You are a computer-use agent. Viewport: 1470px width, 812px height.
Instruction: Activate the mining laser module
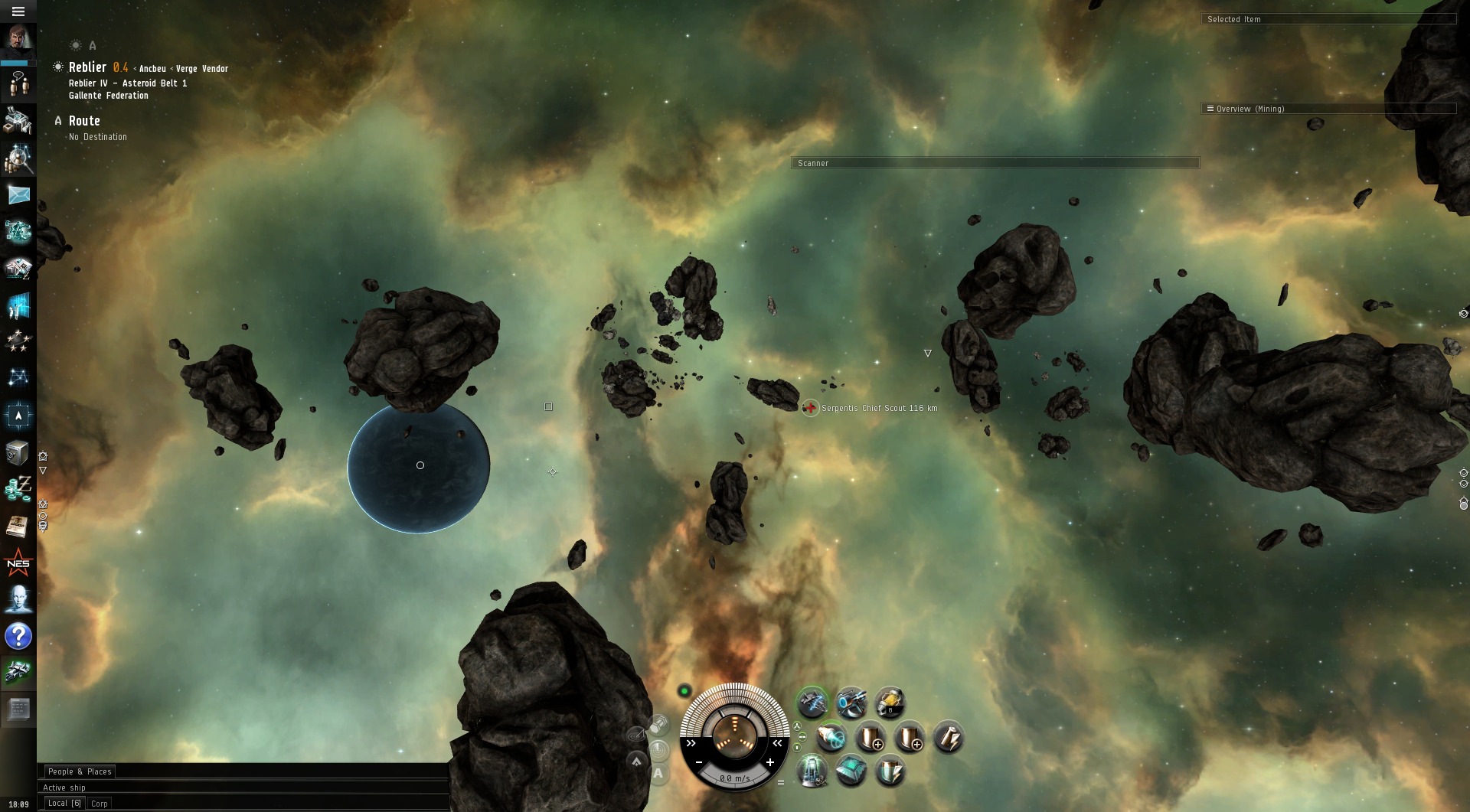[x=812, y=702]
